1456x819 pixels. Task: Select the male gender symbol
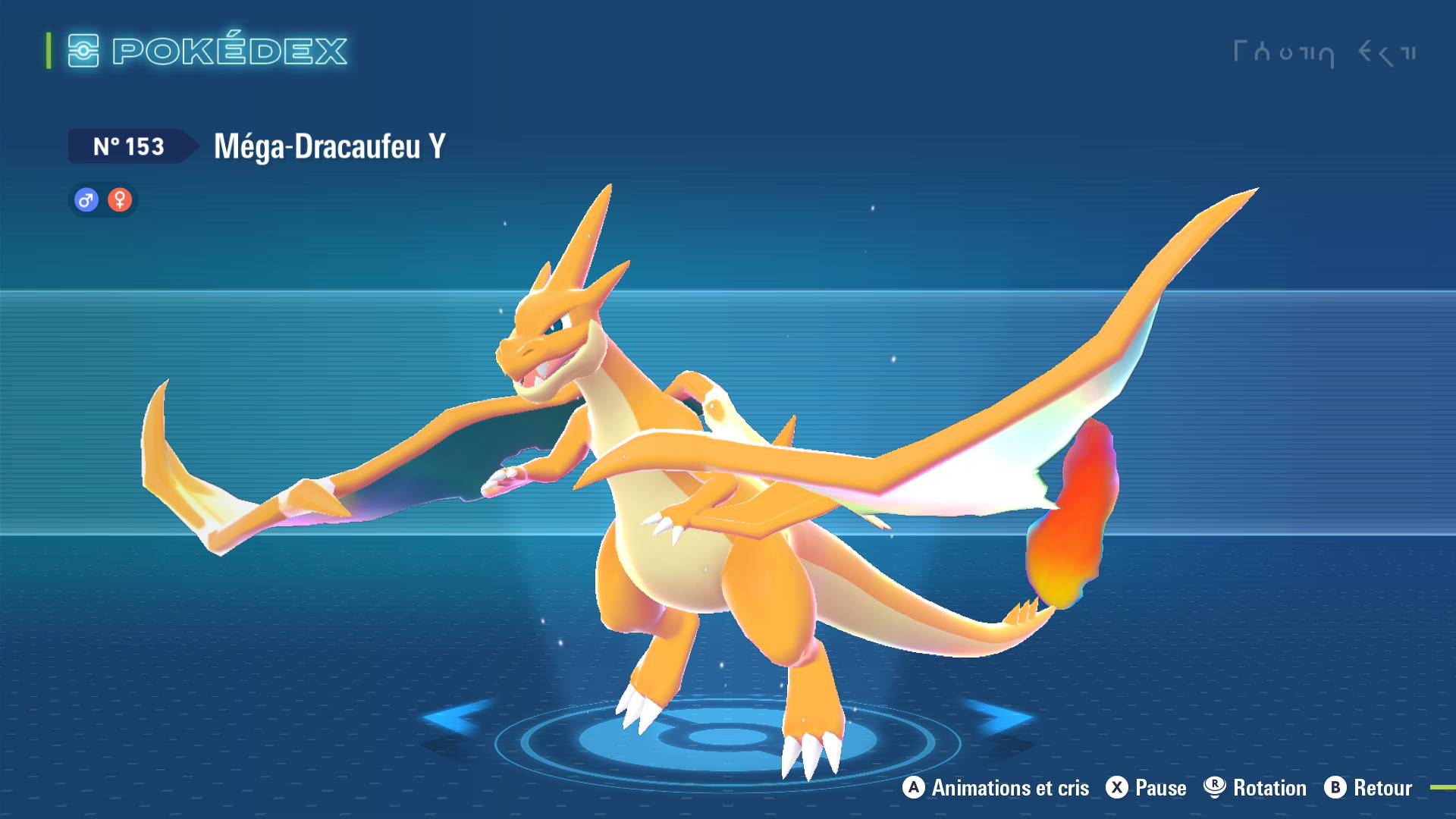86,199
